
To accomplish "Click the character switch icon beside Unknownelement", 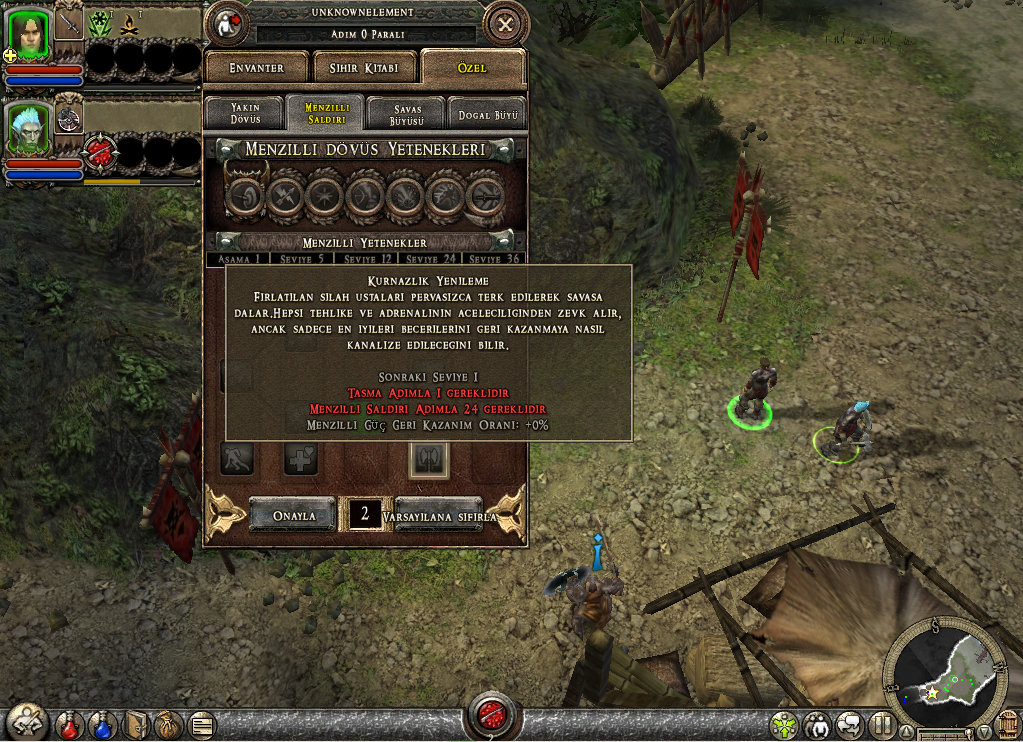I will (227, 24).
